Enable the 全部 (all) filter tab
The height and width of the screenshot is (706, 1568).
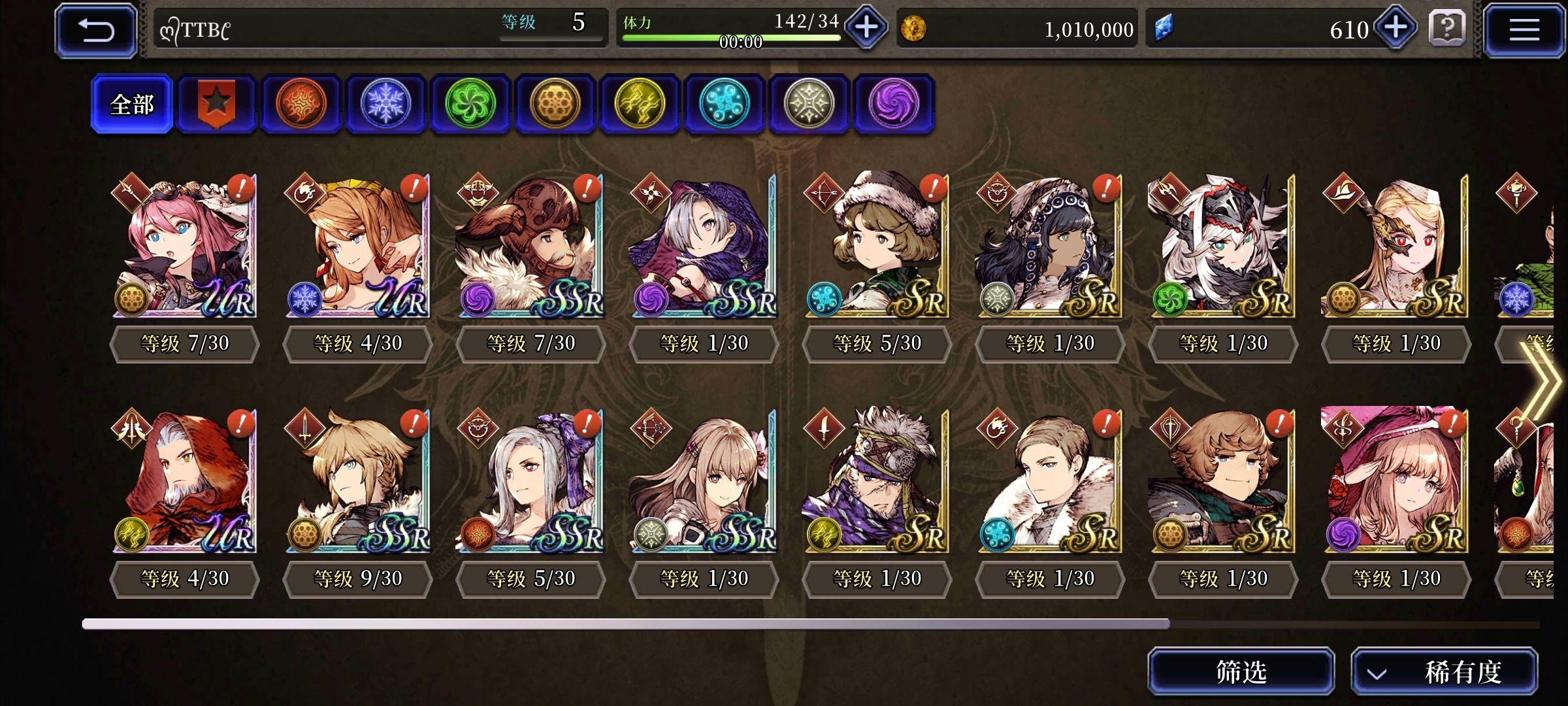click(x=132, y=103)
